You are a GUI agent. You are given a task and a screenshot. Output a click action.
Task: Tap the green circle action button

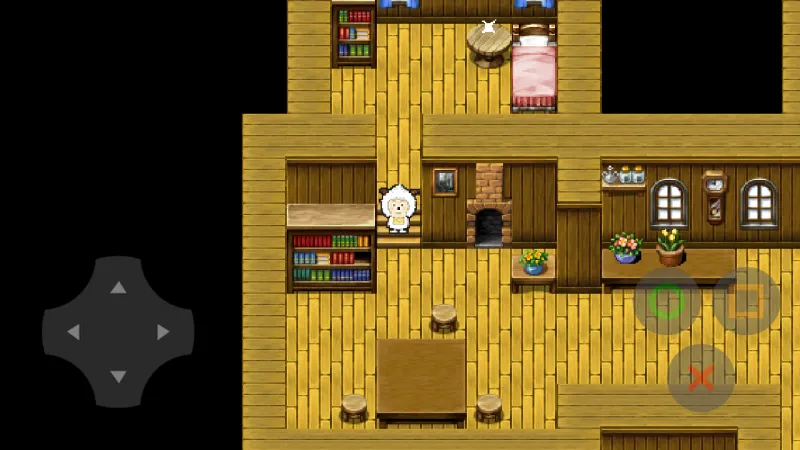pyautogui.click(x=667, y=301)
